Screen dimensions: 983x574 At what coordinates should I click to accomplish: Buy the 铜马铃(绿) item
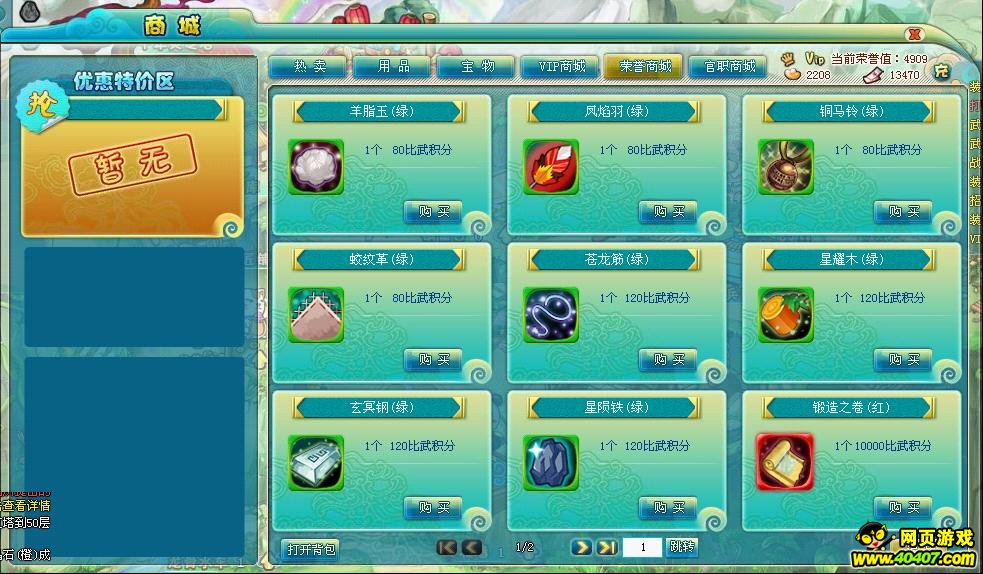coord(903,212)
